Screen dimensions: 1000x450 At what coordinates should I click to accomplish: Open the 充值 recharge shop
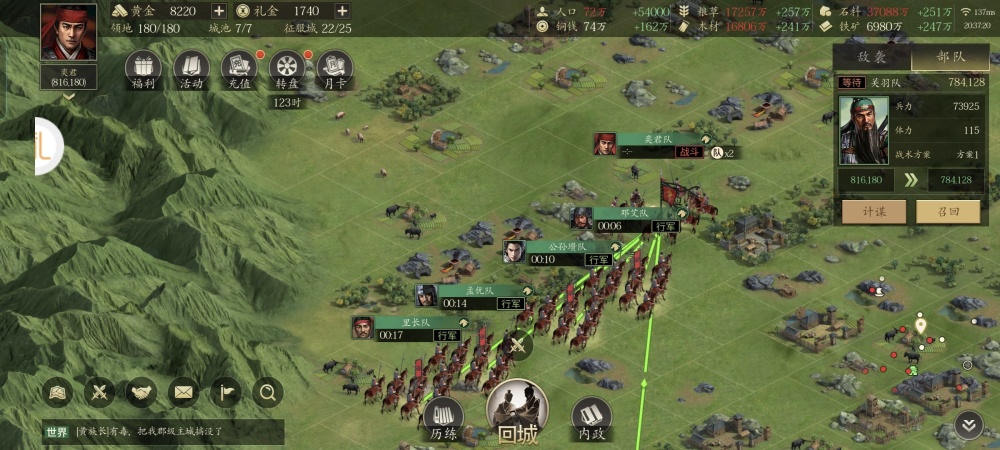(x=239, y=68)
